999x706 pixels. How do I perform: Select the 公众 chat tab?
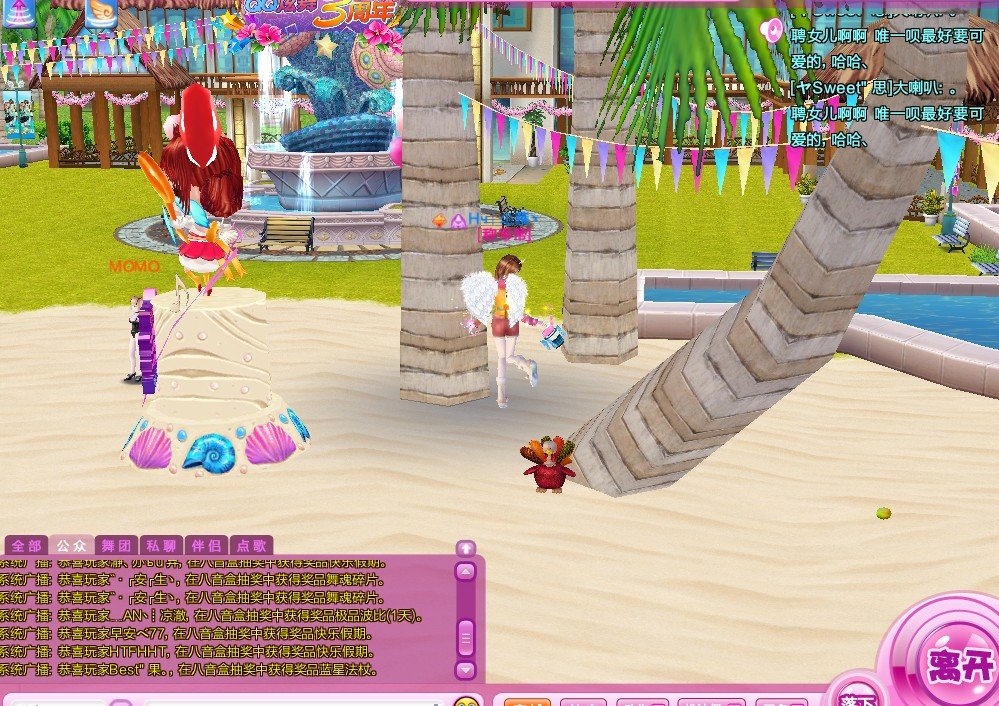coord(72,546)
